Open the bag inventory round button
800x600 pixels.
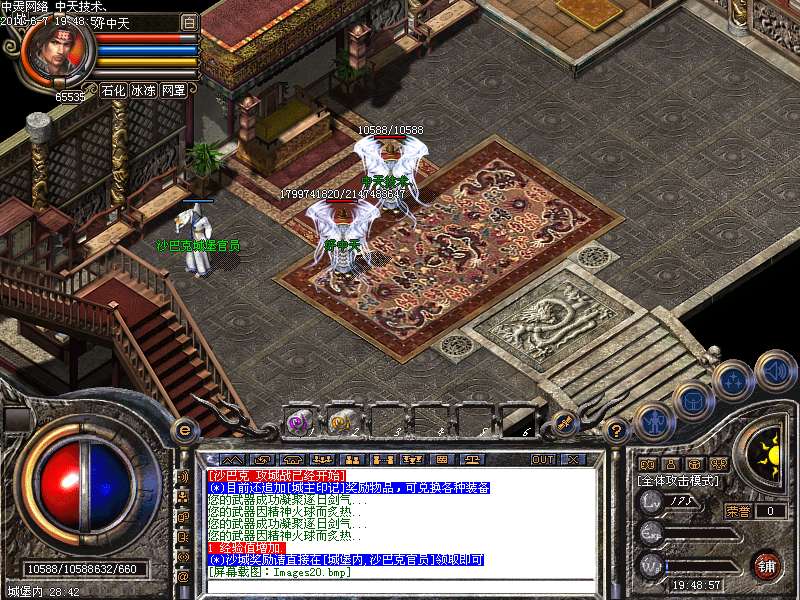(693, 400)
